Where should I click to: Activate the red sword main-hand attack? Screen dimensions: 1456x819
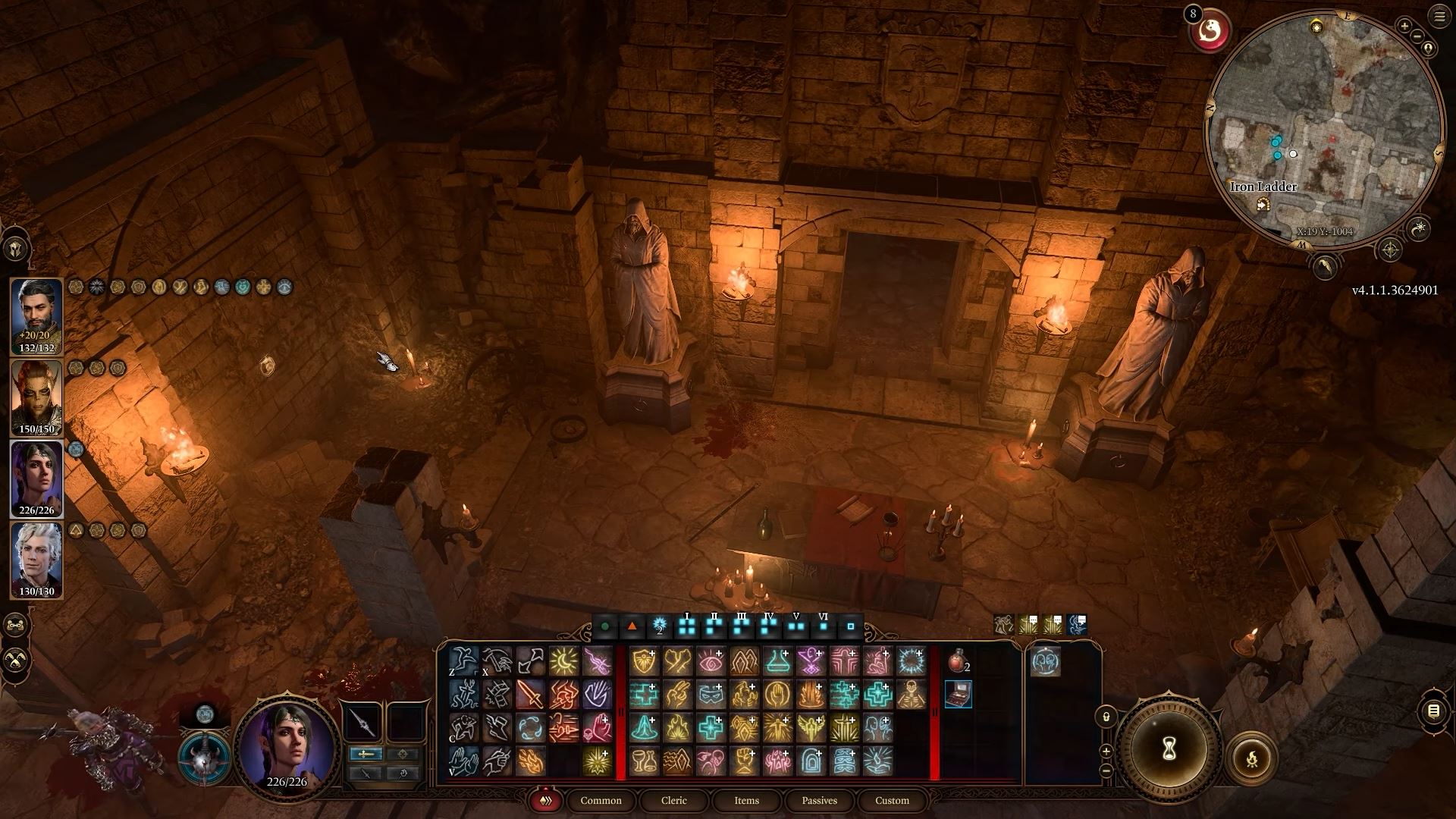pos(530,694)
